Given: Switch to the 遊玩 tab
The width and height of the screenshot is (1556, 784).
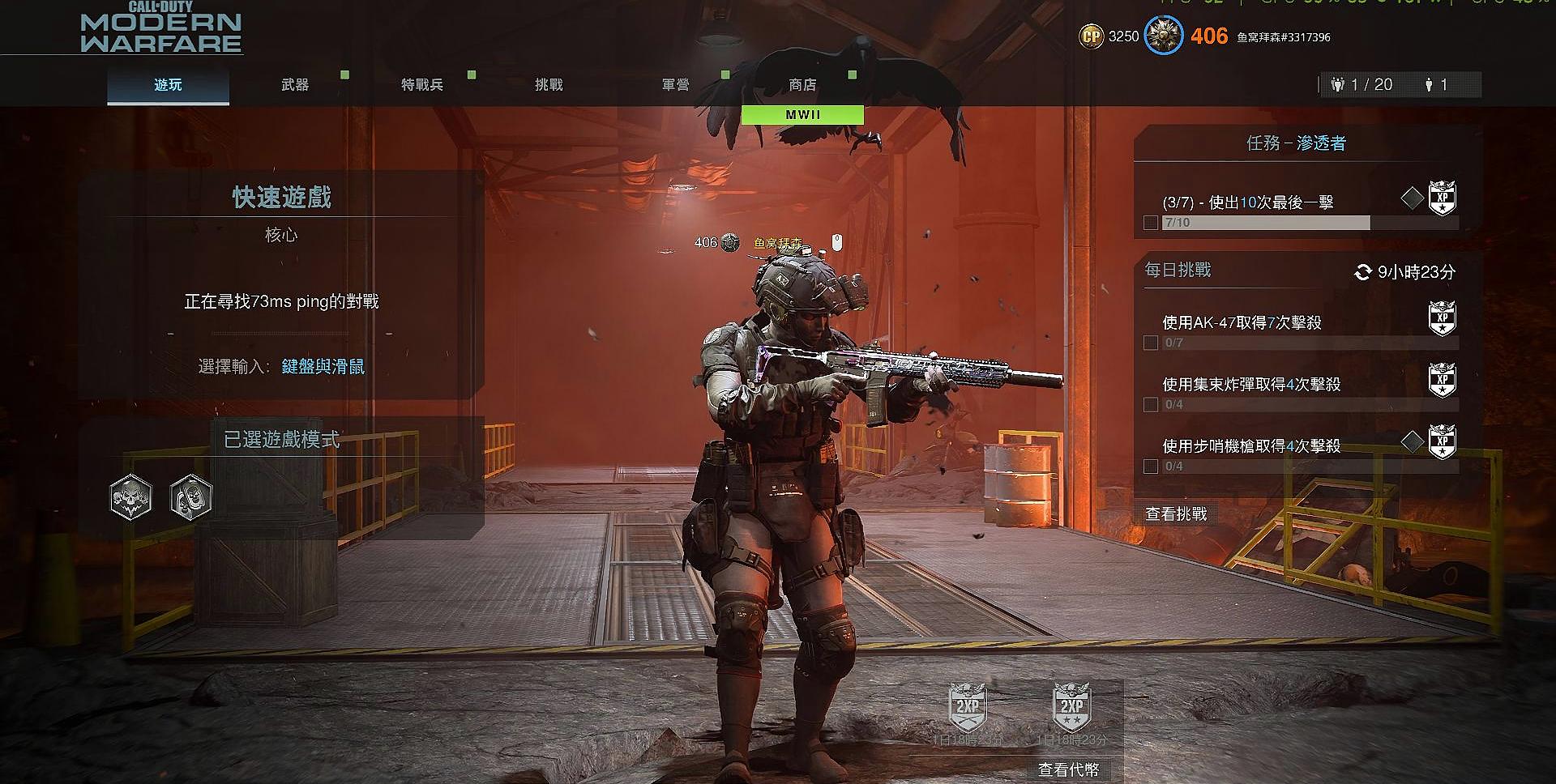Looking at the screenshot, I should 168,85.
